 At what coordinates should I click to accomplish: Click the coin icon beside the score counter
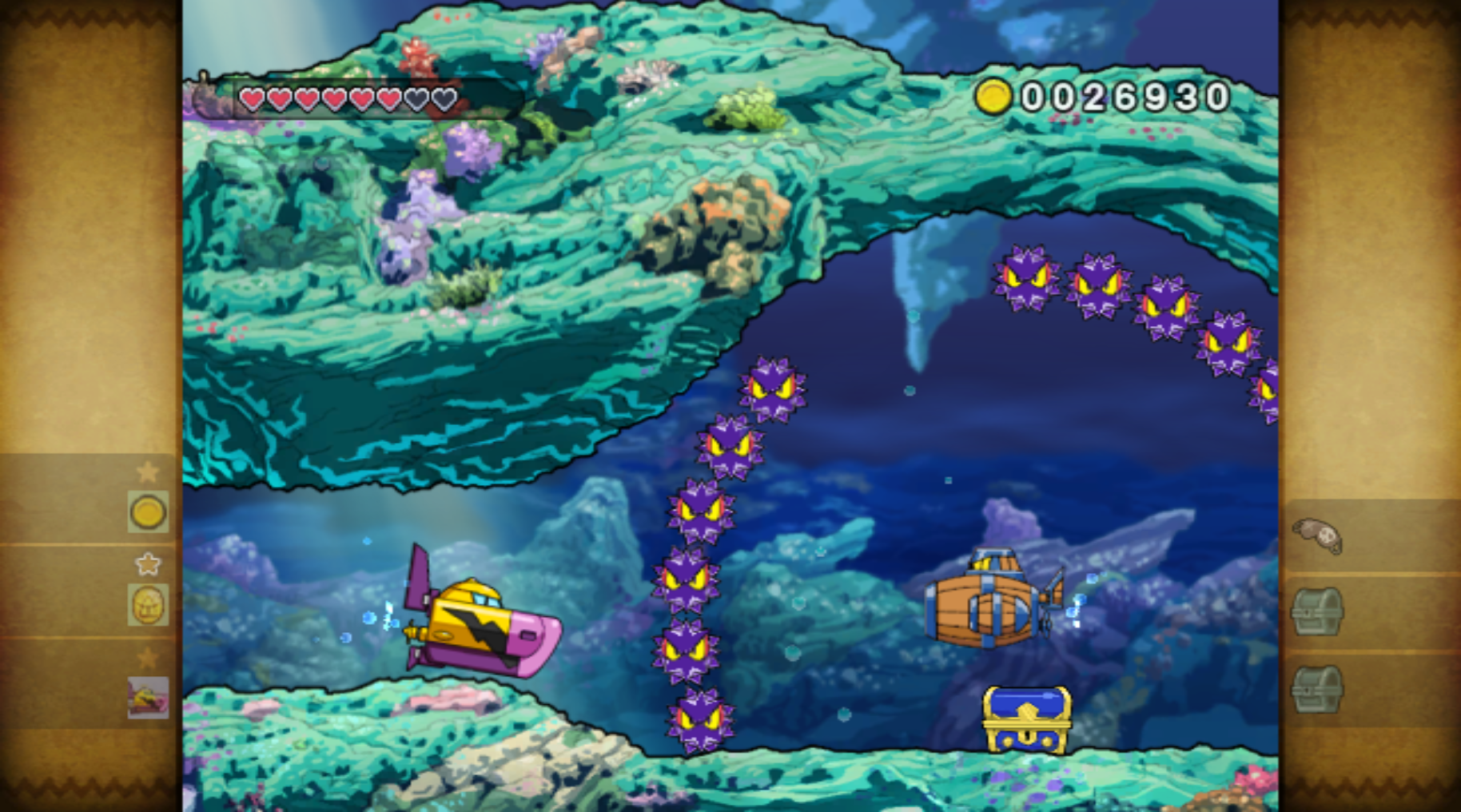(994, 98)
